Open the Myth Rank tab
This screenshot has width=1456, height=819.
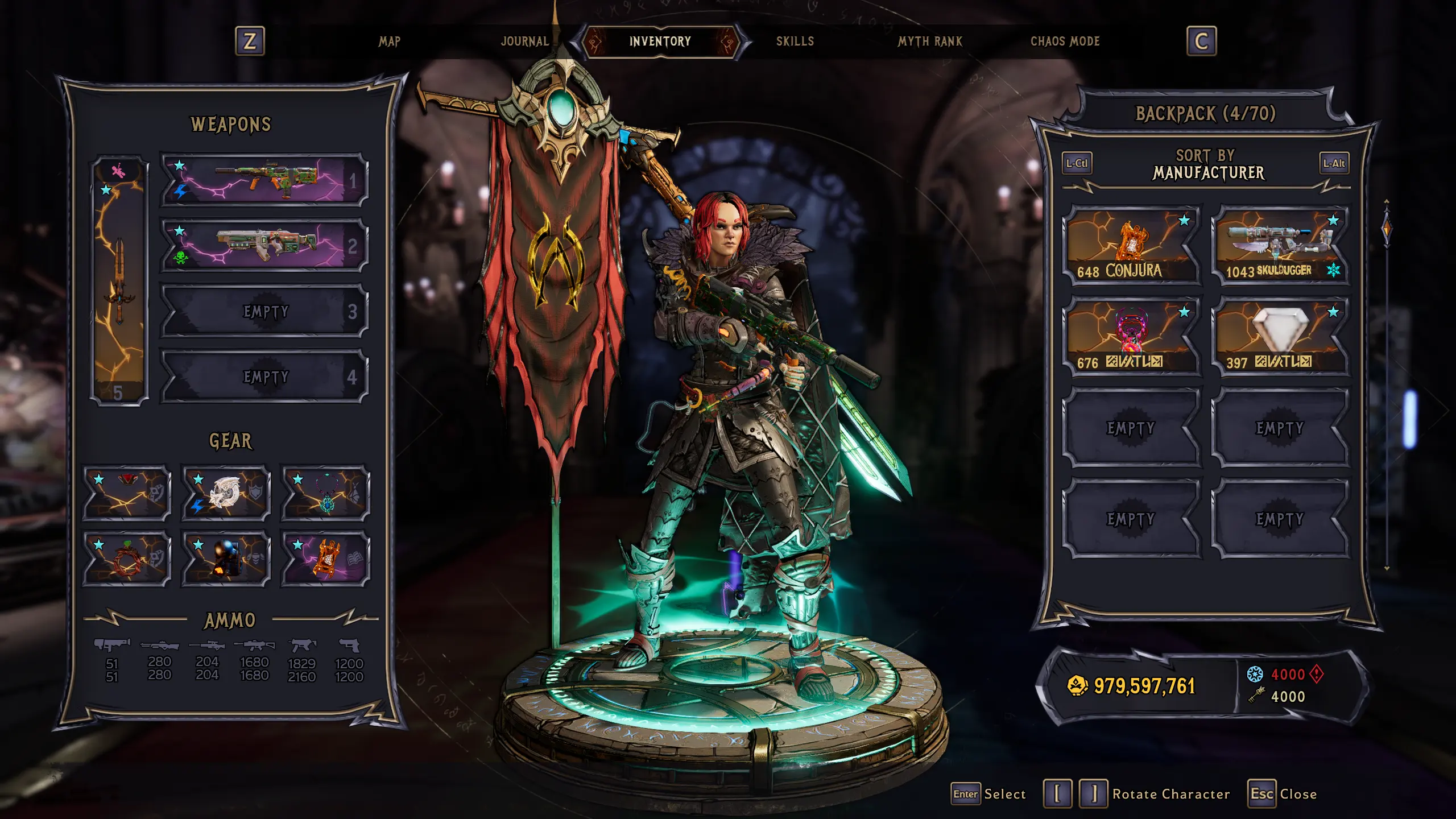tap(930, 42)
